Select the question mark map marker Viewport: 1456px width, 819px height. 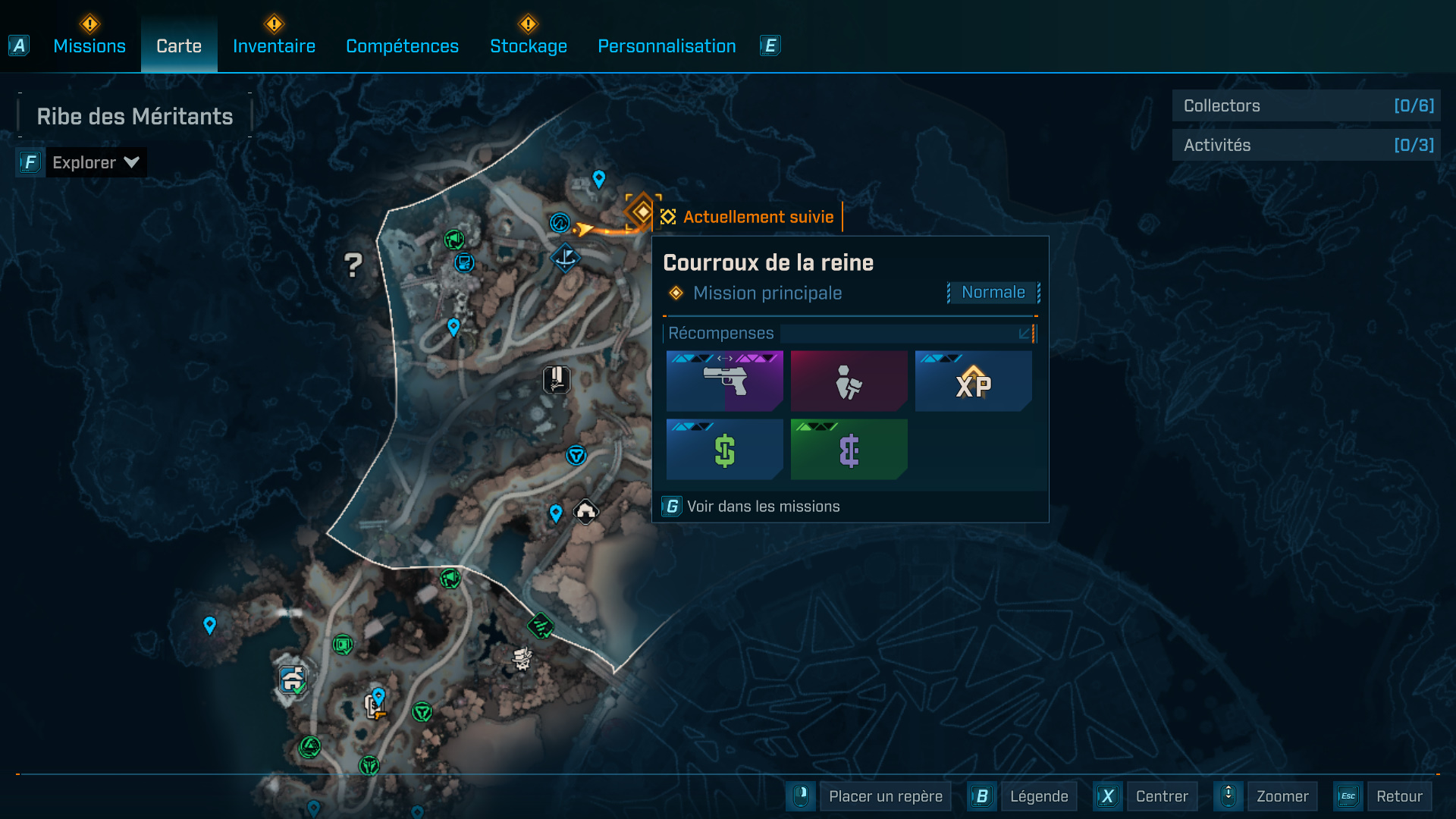pos(353,265)
